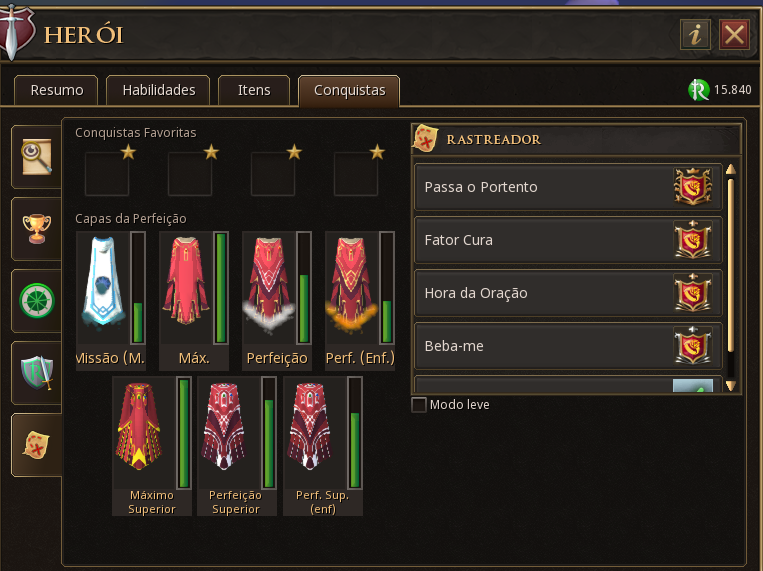This screenshot has width=763, height=571.
Task: Choose the Perfeição Superior cape
Action: [x=230, y=434]
